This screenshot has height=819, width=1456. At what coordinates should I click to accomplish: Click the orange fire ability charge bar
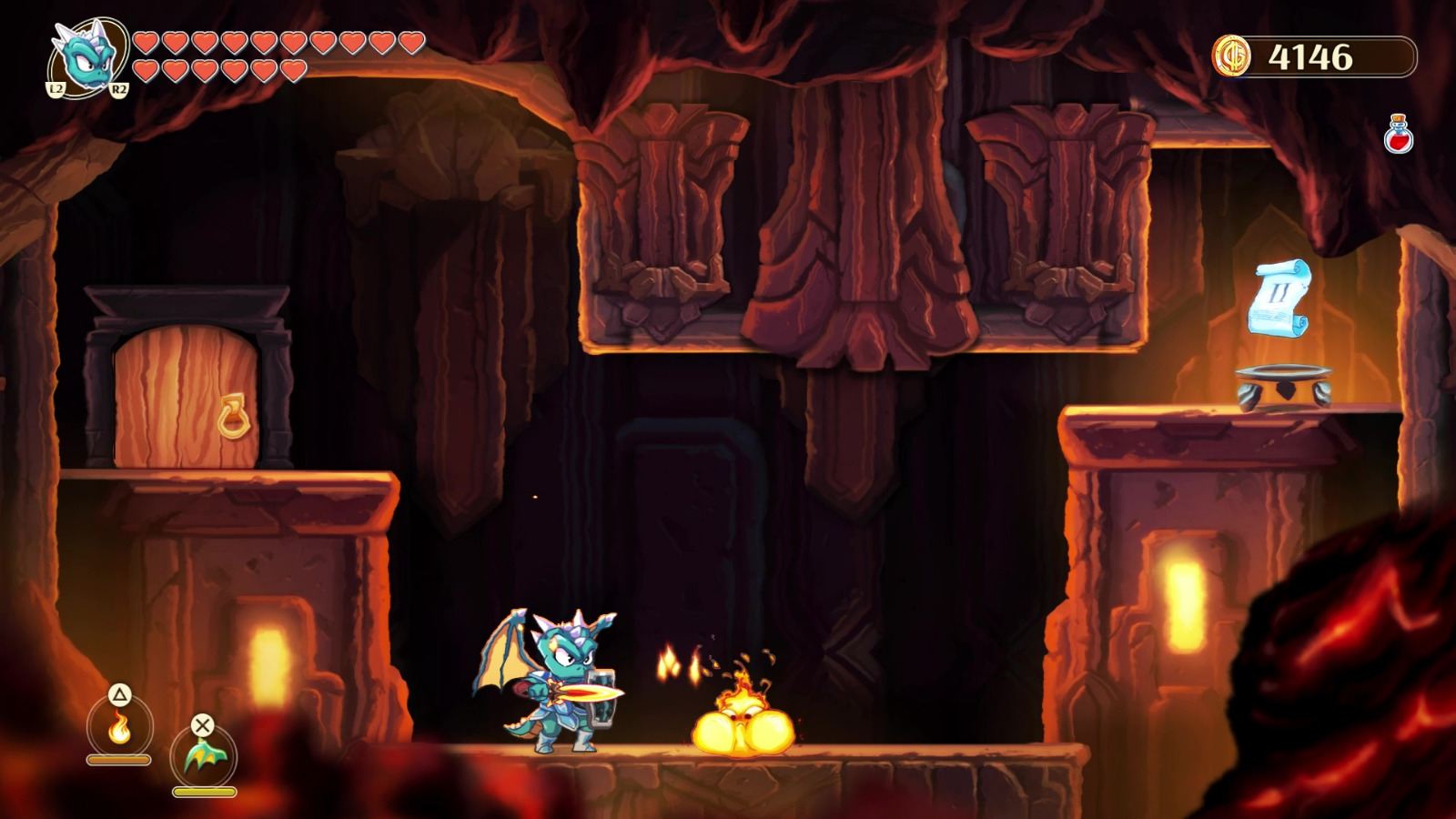coord(121,757)
